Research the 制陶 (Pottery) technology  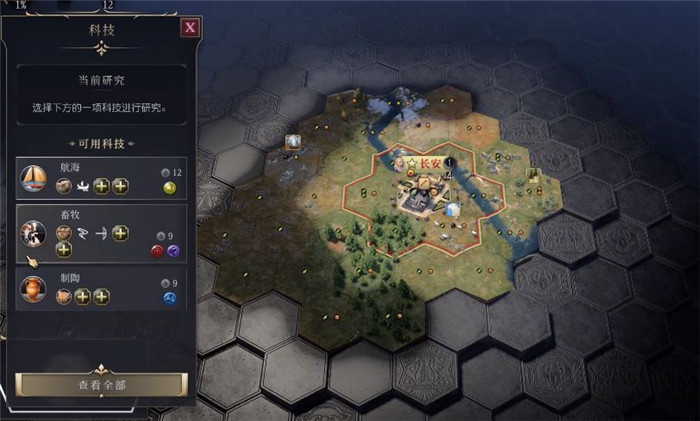(101, 290)
